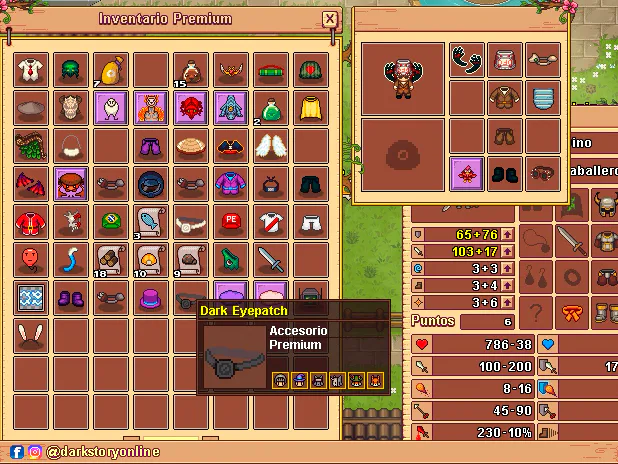Select the orange belt equipment slot
The height and width of the screenshot is (464, 618).
[x=572, y=310]
